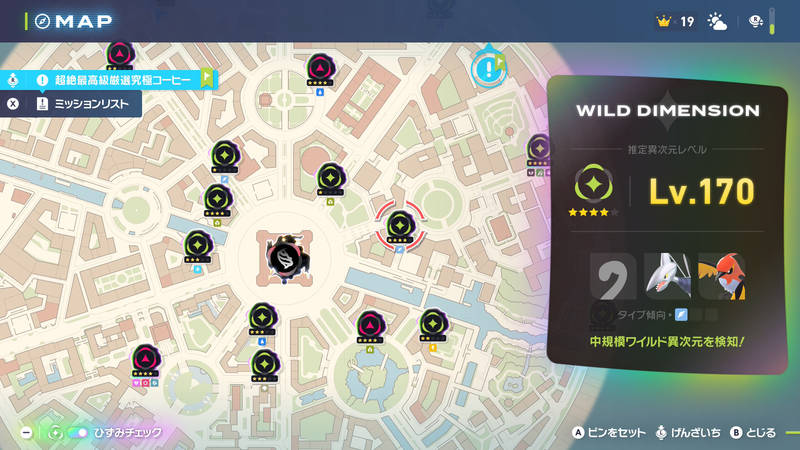The width and height of the screenshot is (800, 450).
Task: Choose the pink marker with three type icons below
Action: [146, 360]
